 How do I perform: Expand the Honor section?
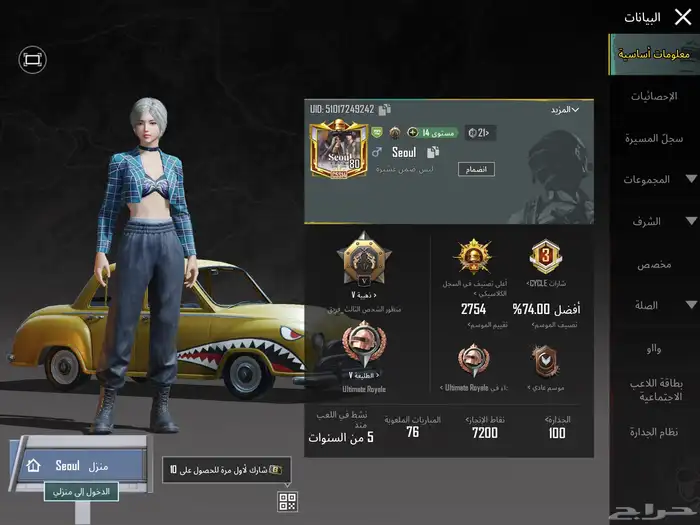(654, 221)
